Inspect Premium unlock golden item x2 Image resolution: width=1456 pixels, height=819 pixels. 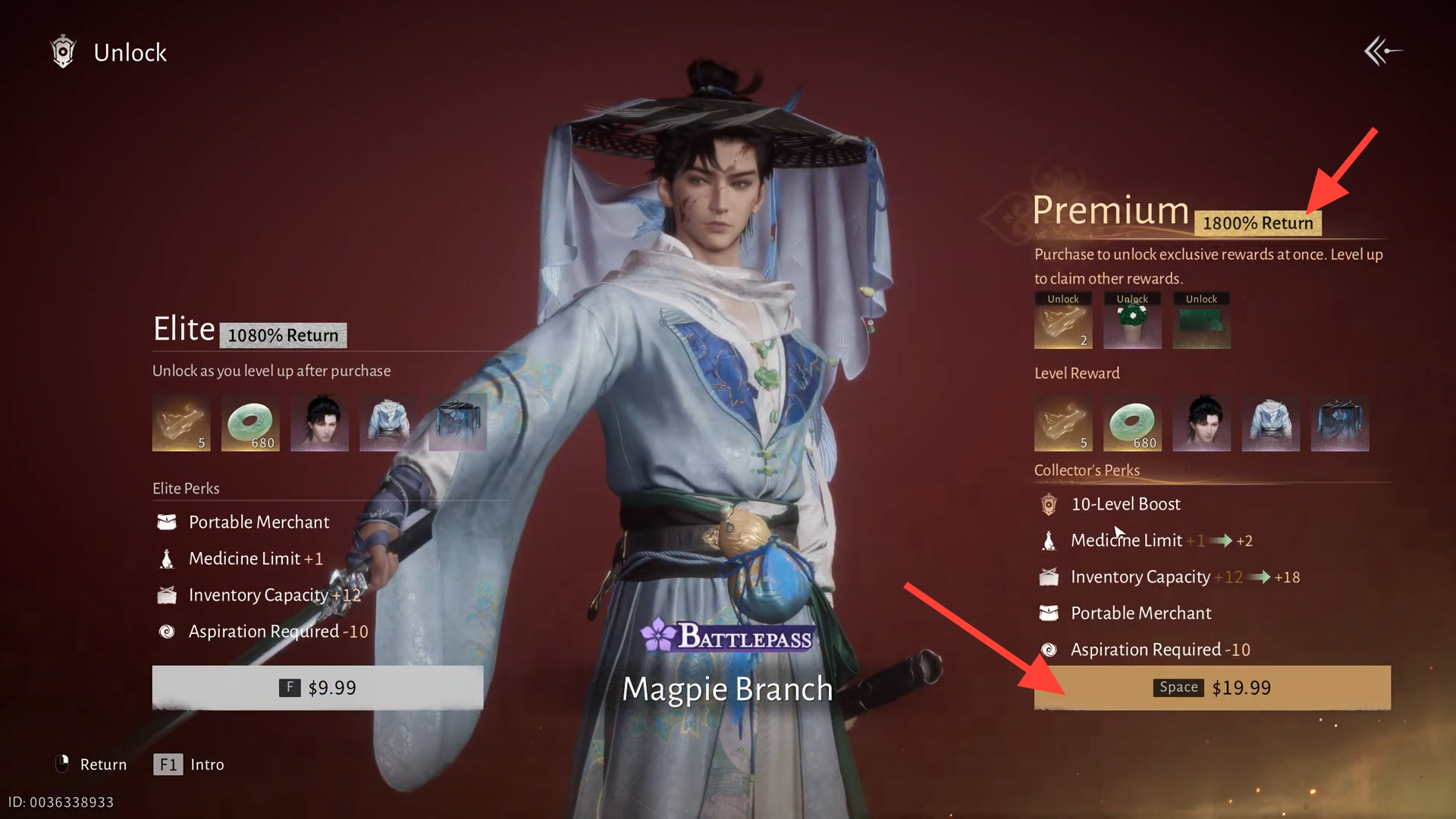coord(1063,322)
